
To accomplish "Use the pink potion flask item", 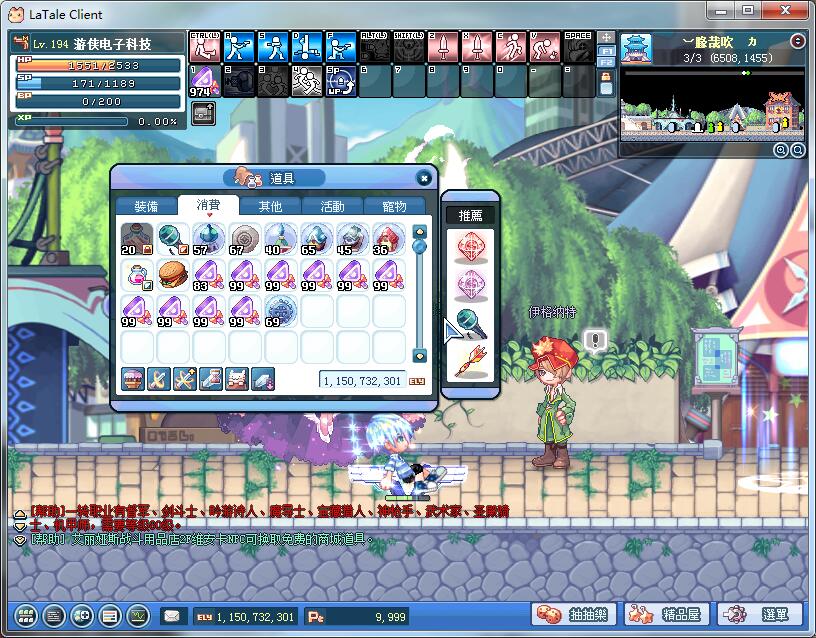I will tap(137, 274).
